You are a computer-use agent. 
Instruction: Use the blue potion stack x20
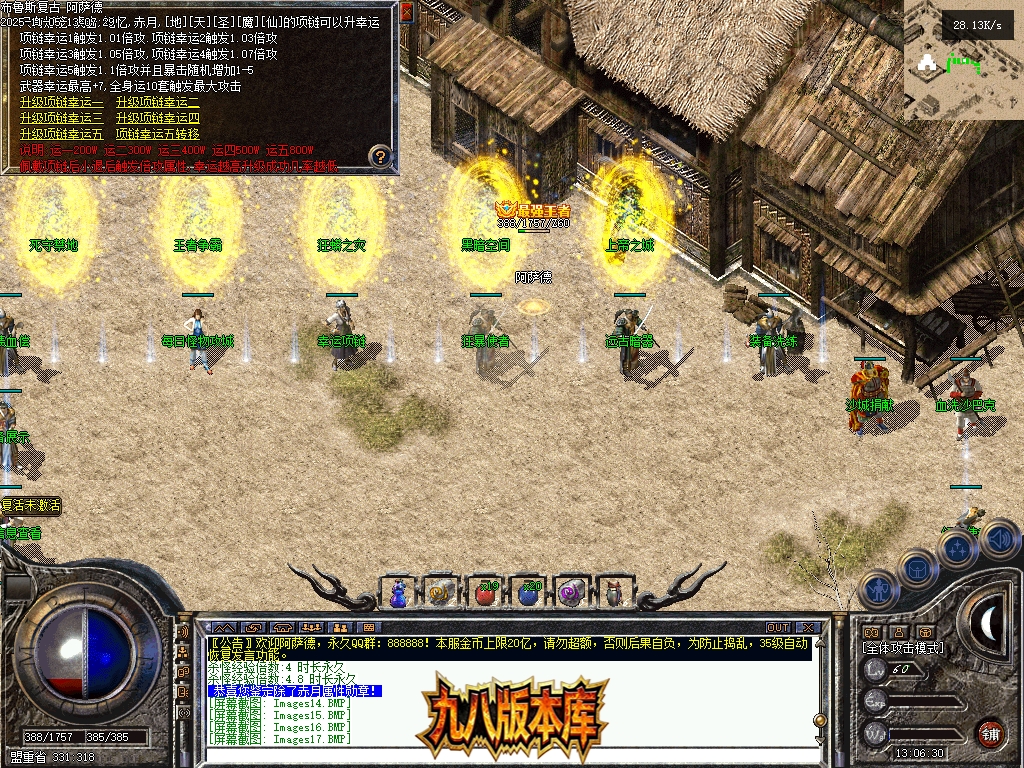coord(528,593)
